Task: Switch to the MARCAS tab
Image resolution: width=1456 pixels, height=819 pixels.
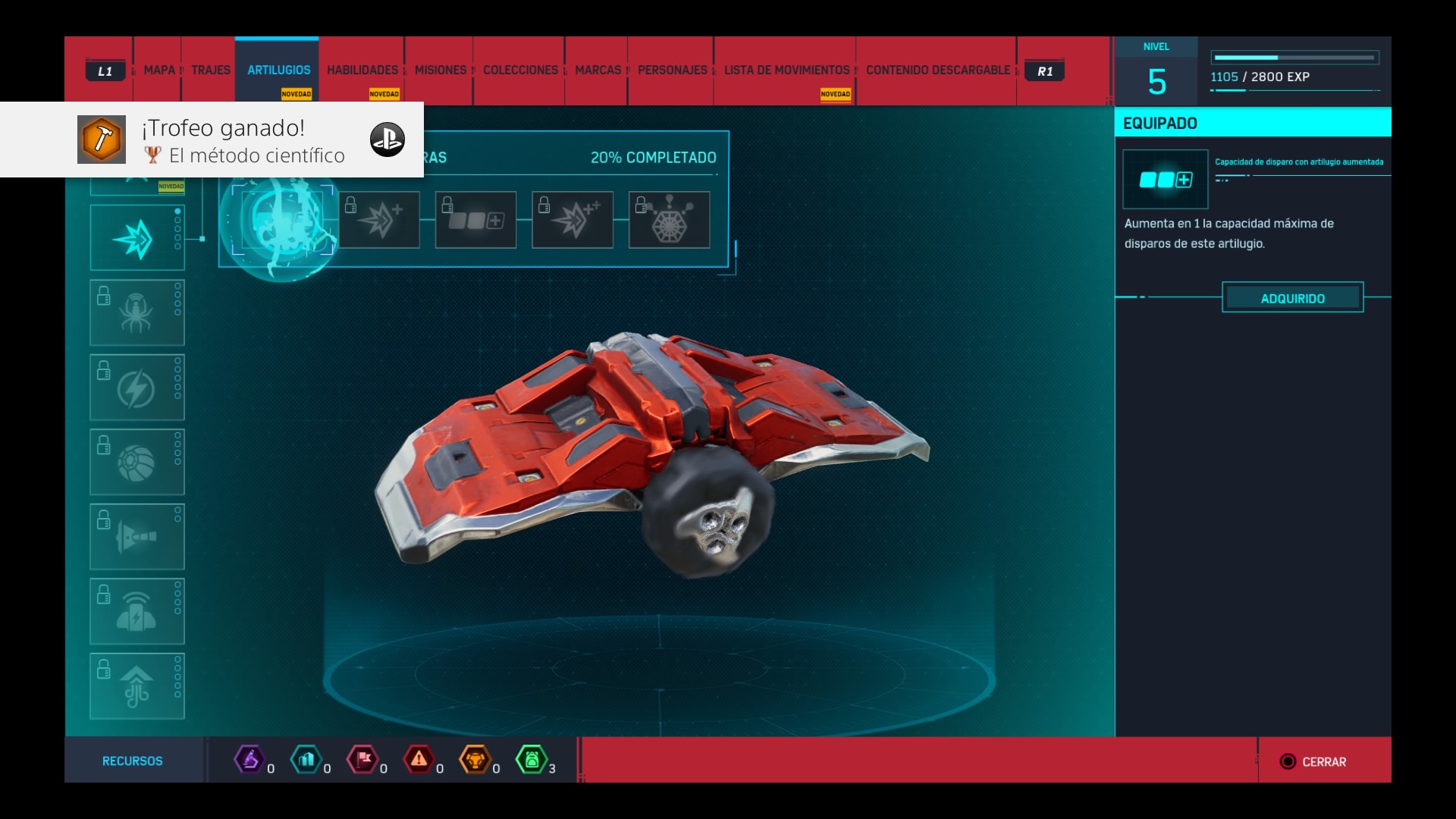Action: tap(598, 71)
